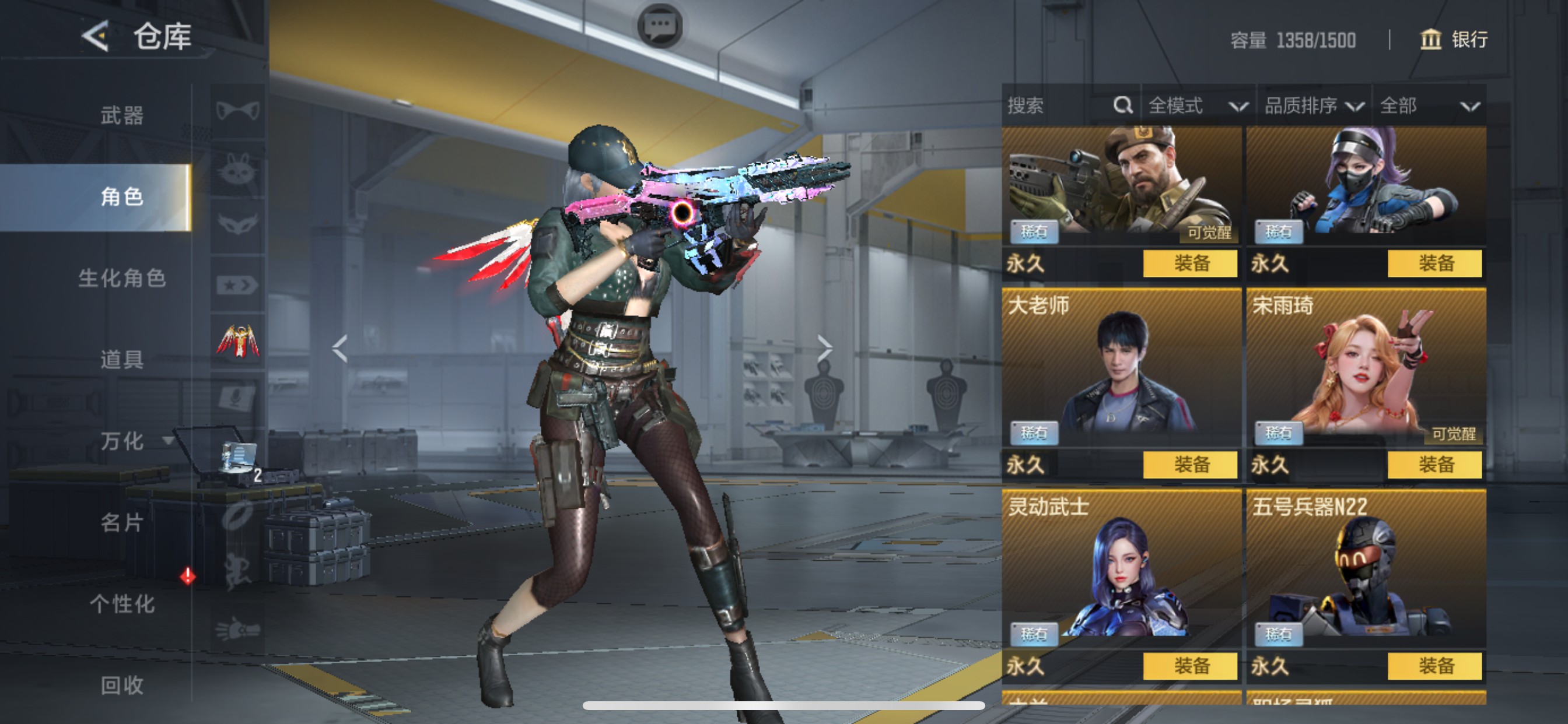This screenshot has width=1568, height=724.
Task: Equip the 大老师 character
Action: pos(1190,465)
